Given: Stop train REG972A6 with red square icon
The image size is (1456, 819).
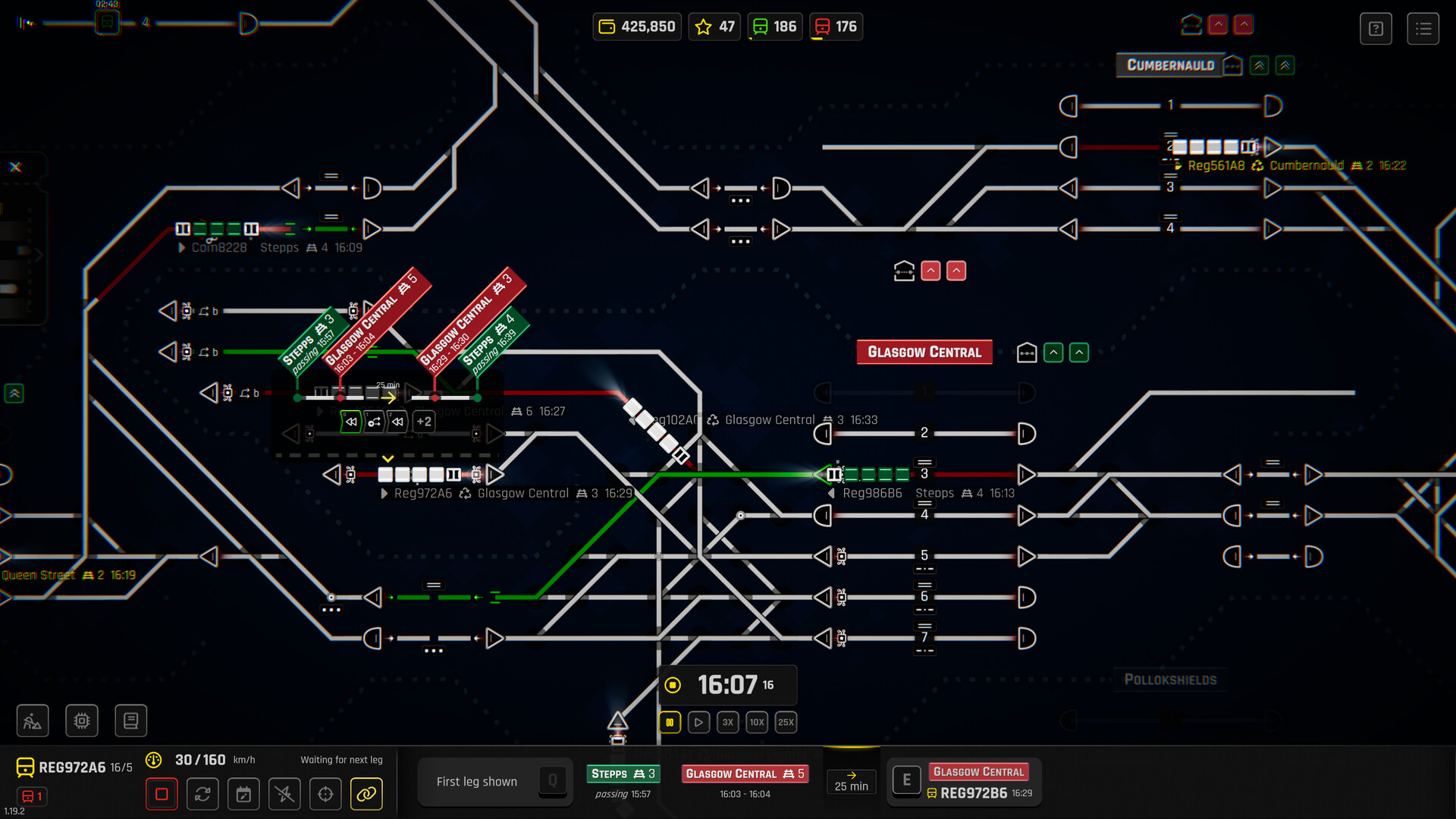Looking at the screenshot, I should pyautogui.click(x=162, y=793).
